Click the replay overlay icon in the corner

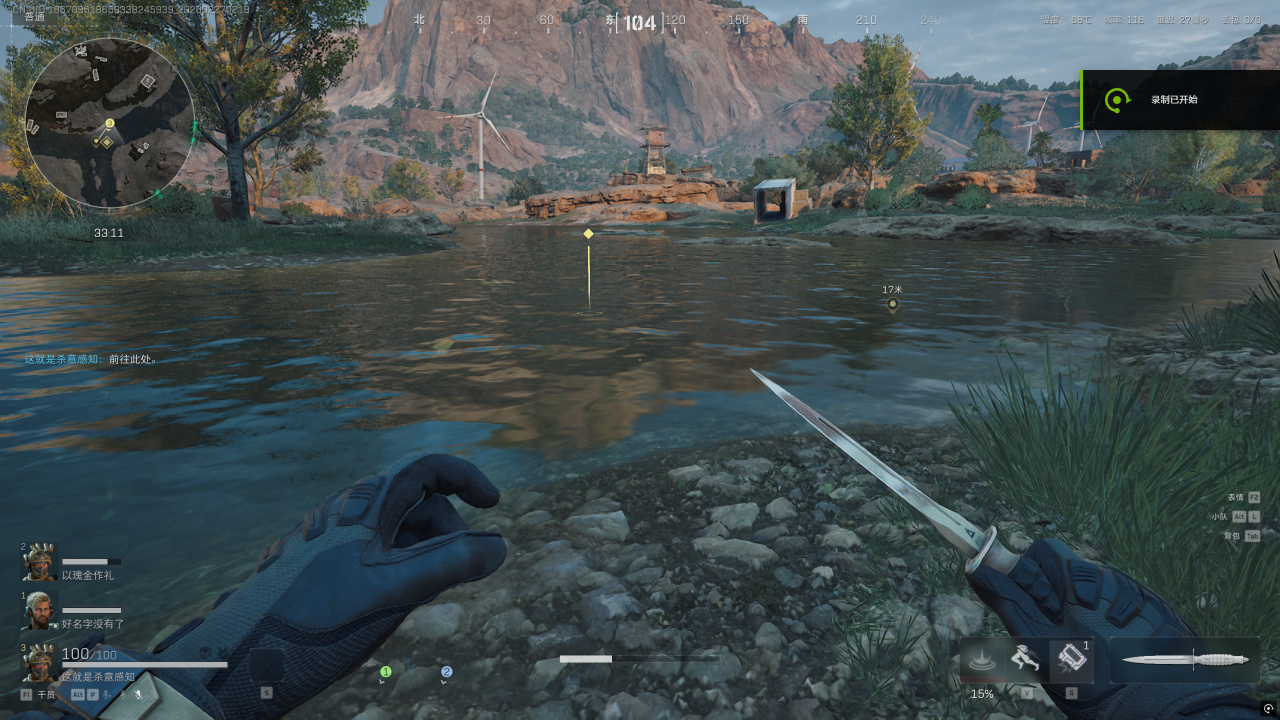coord(1268,709)
